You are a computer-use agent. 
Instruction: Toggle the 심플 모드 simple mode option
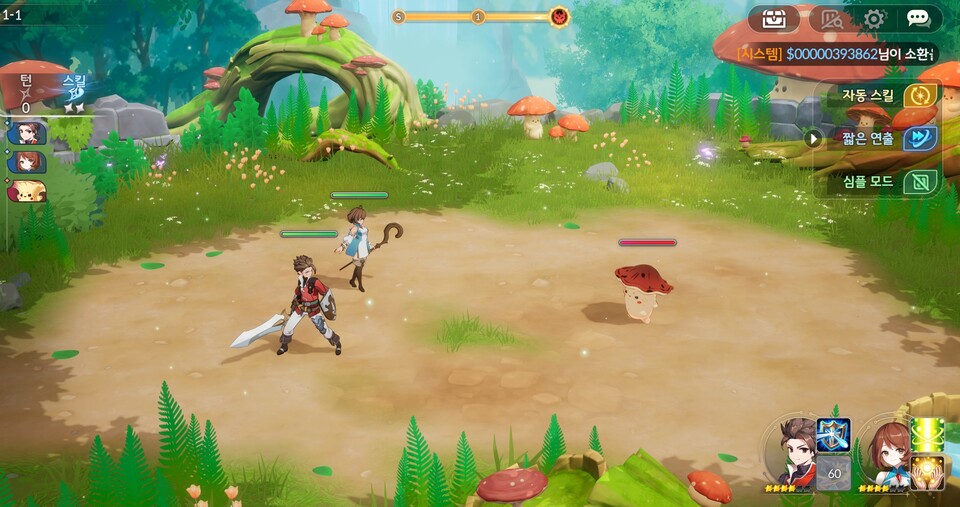click(x=919, y=182)
